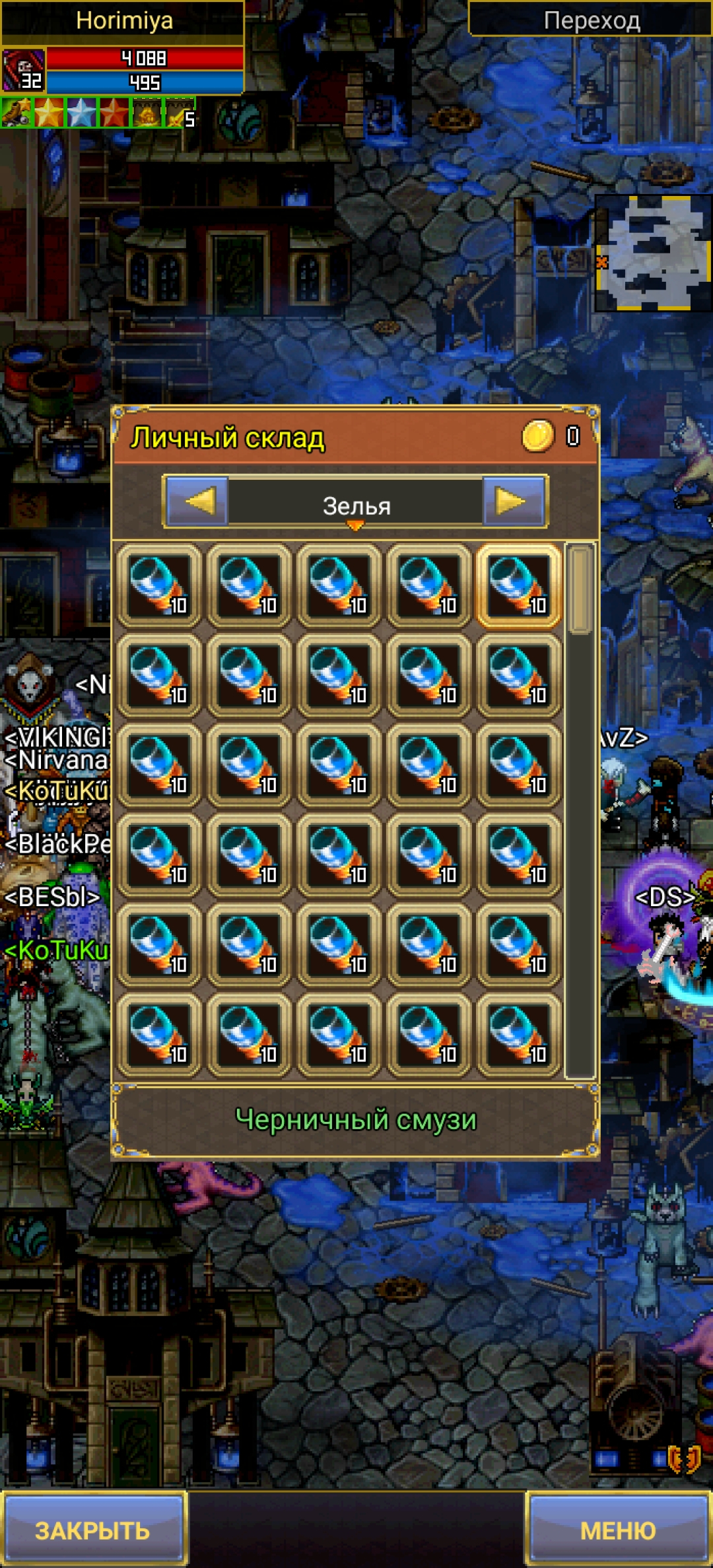Open the МЕНЮ button
Viewport: 713px width, 1568px height.
coord(618,1529)
